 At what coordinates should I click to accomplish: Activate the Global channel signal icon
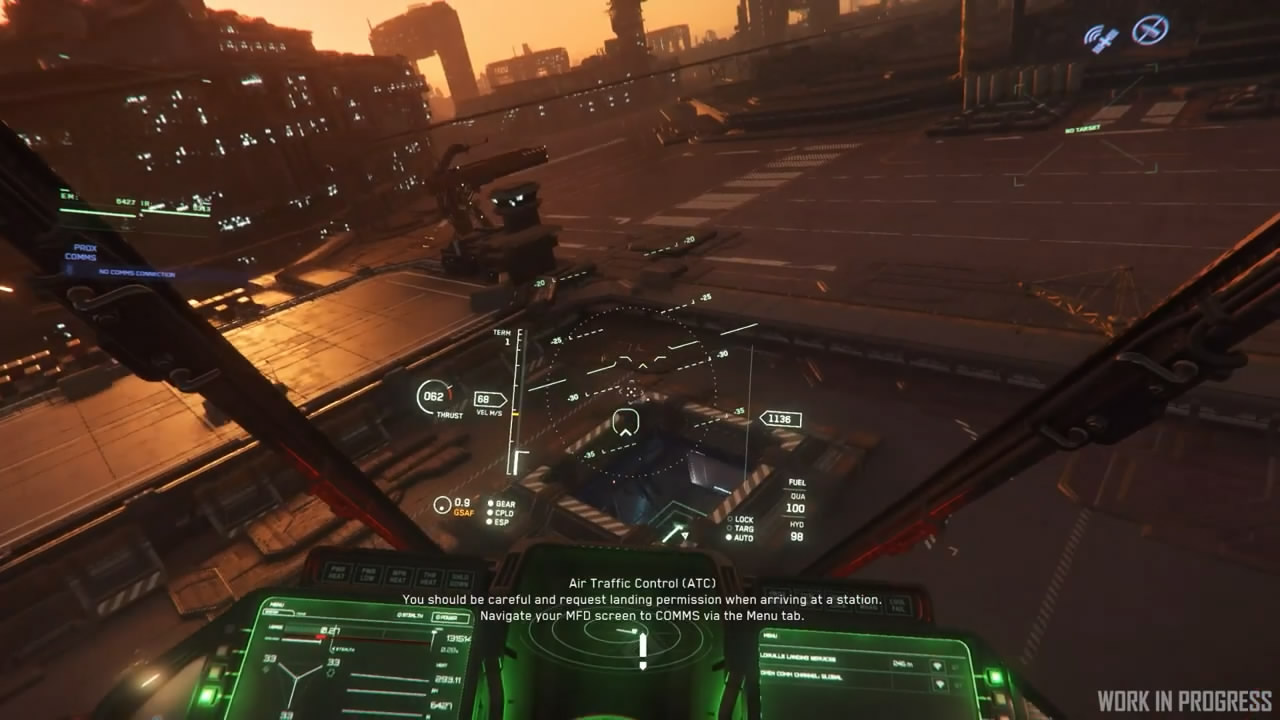[x=938, y=685]
